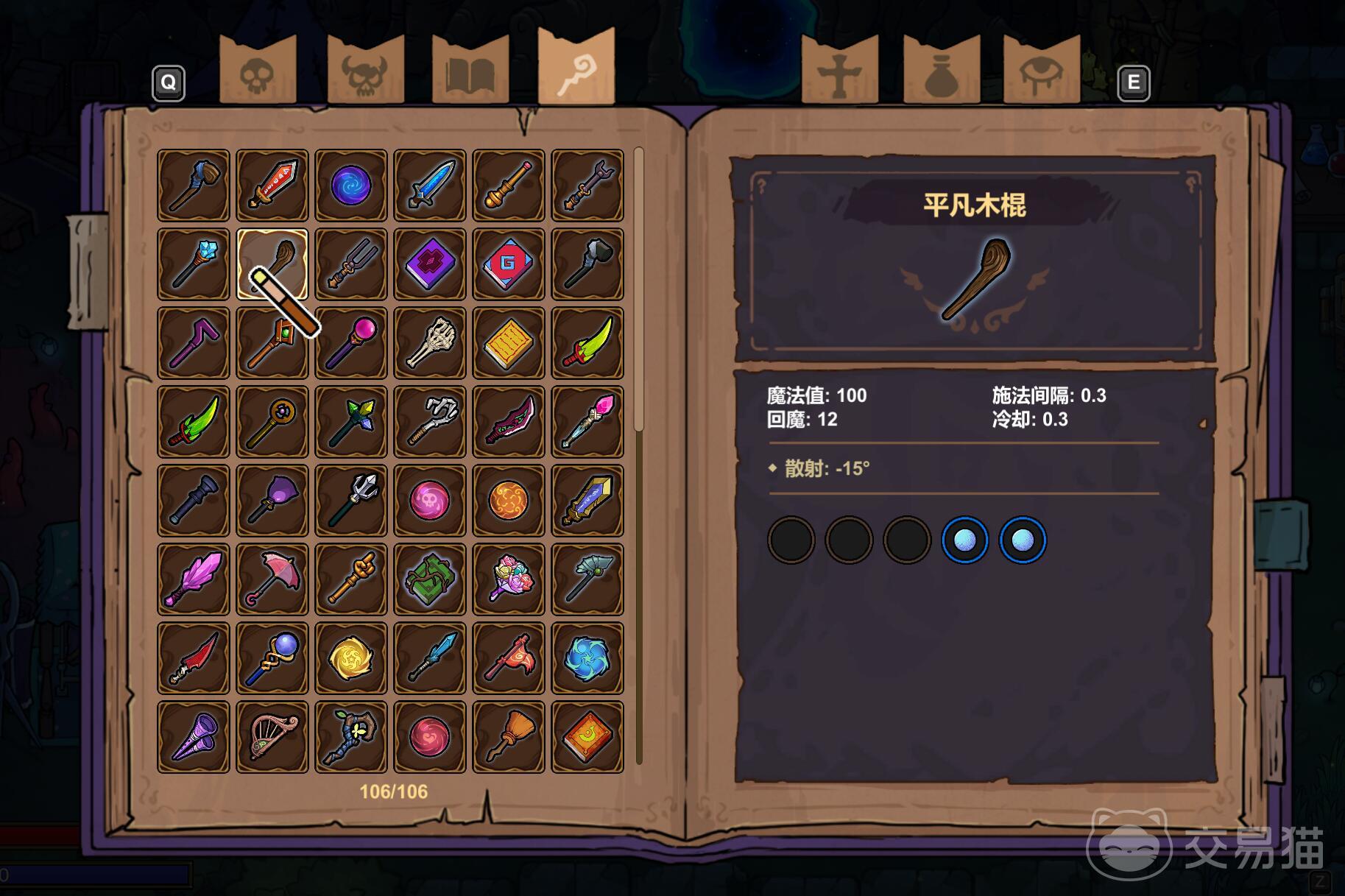This screenshot has height=896, width=1345.
Task: Choose the broom weapon slot
Action: point(509,737)
